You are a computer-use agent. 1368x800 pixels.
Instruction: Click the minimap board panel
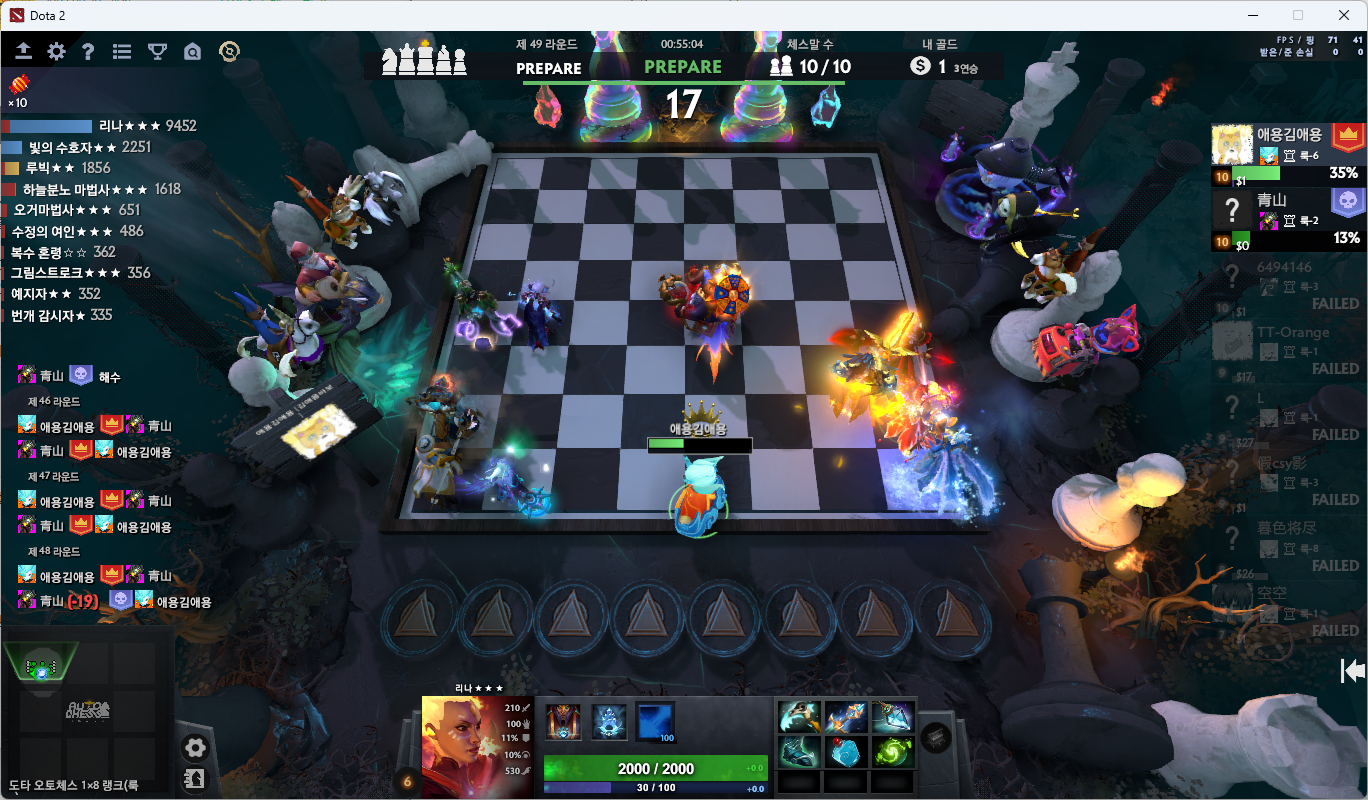(88, 708)
